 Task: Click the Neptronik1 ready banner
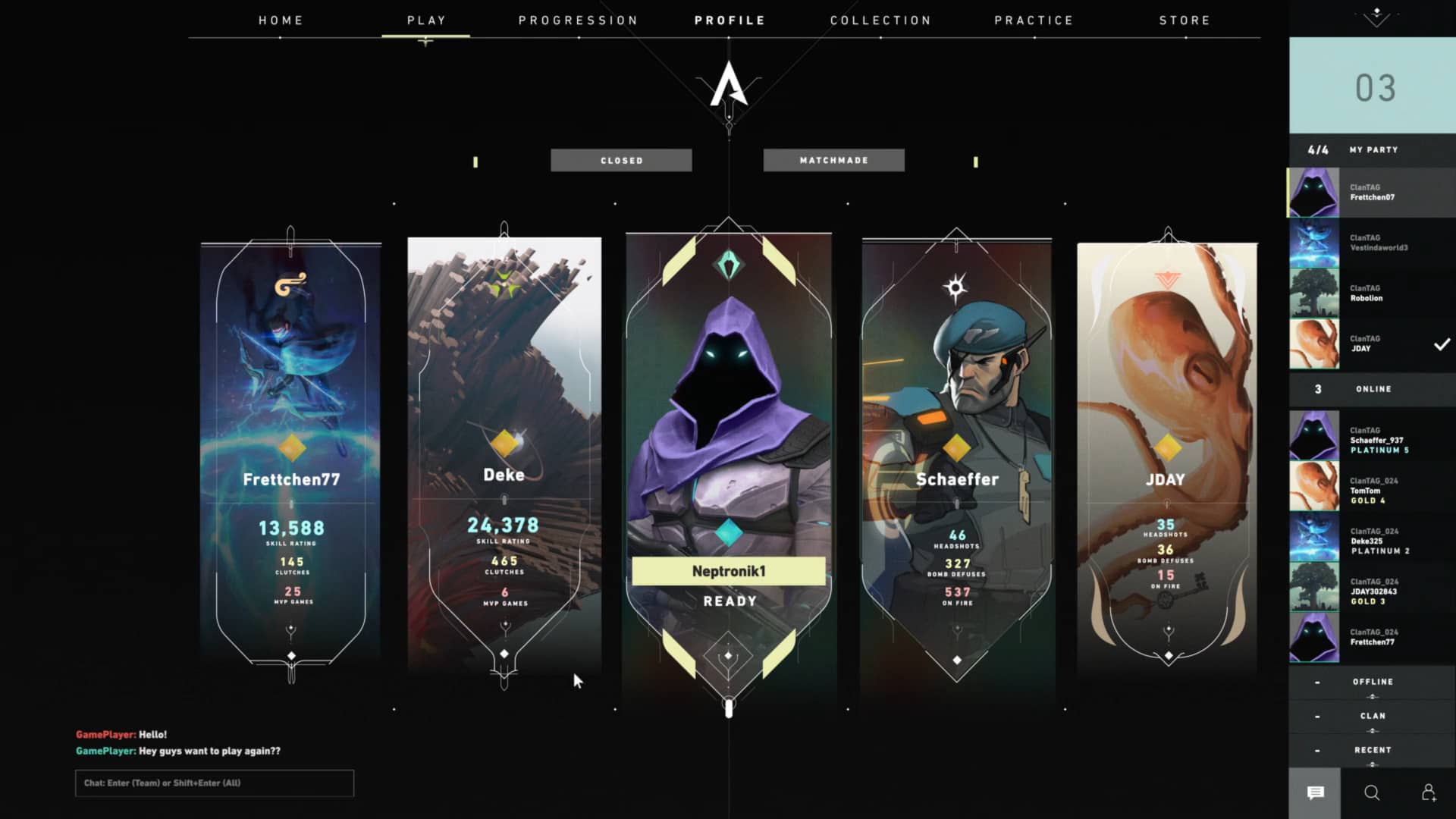click(x=728, y=571)
